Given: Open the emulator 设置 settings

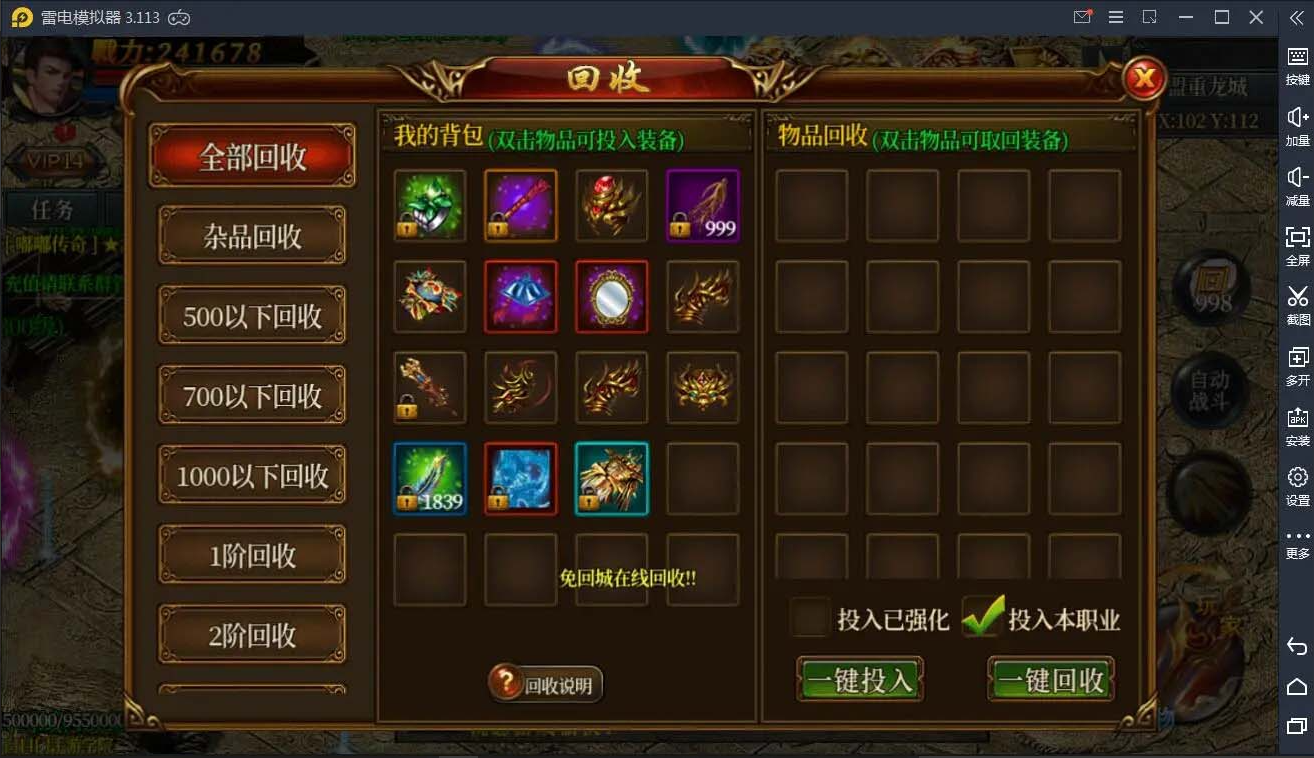Looking at the screenshot, I should (x=1297, y=484).
